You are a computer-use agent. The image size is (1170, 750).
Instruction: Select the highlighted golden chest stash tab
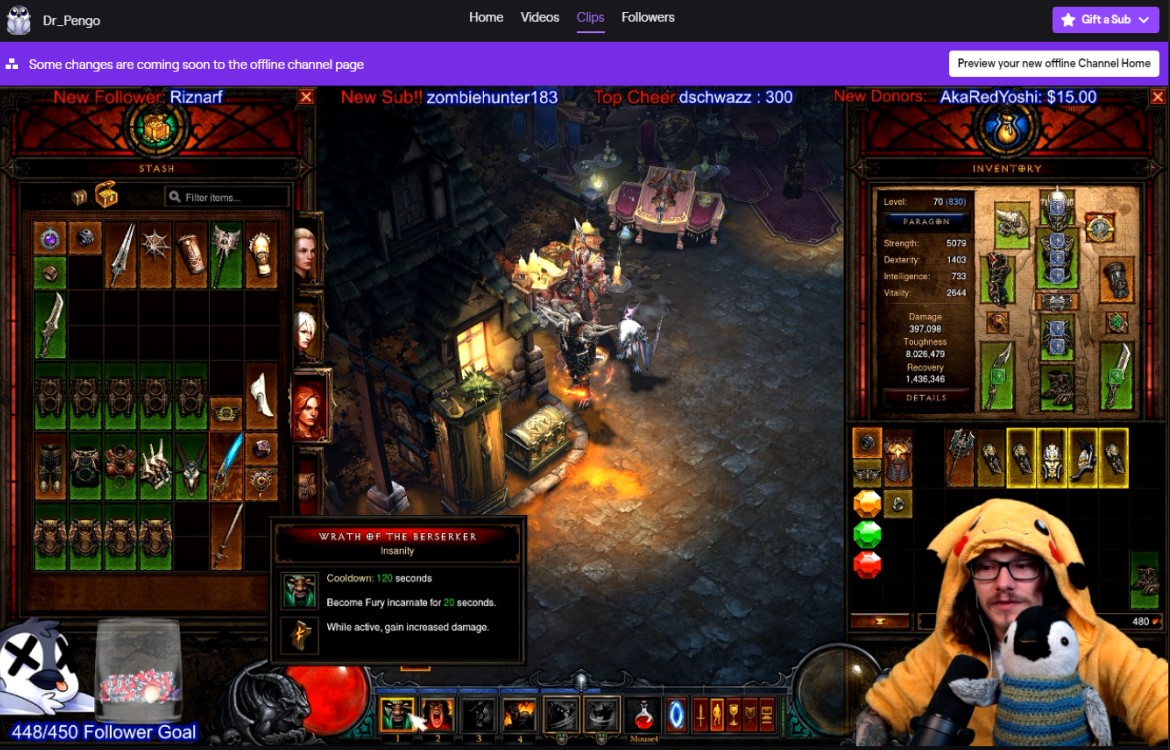coord(106,195)
